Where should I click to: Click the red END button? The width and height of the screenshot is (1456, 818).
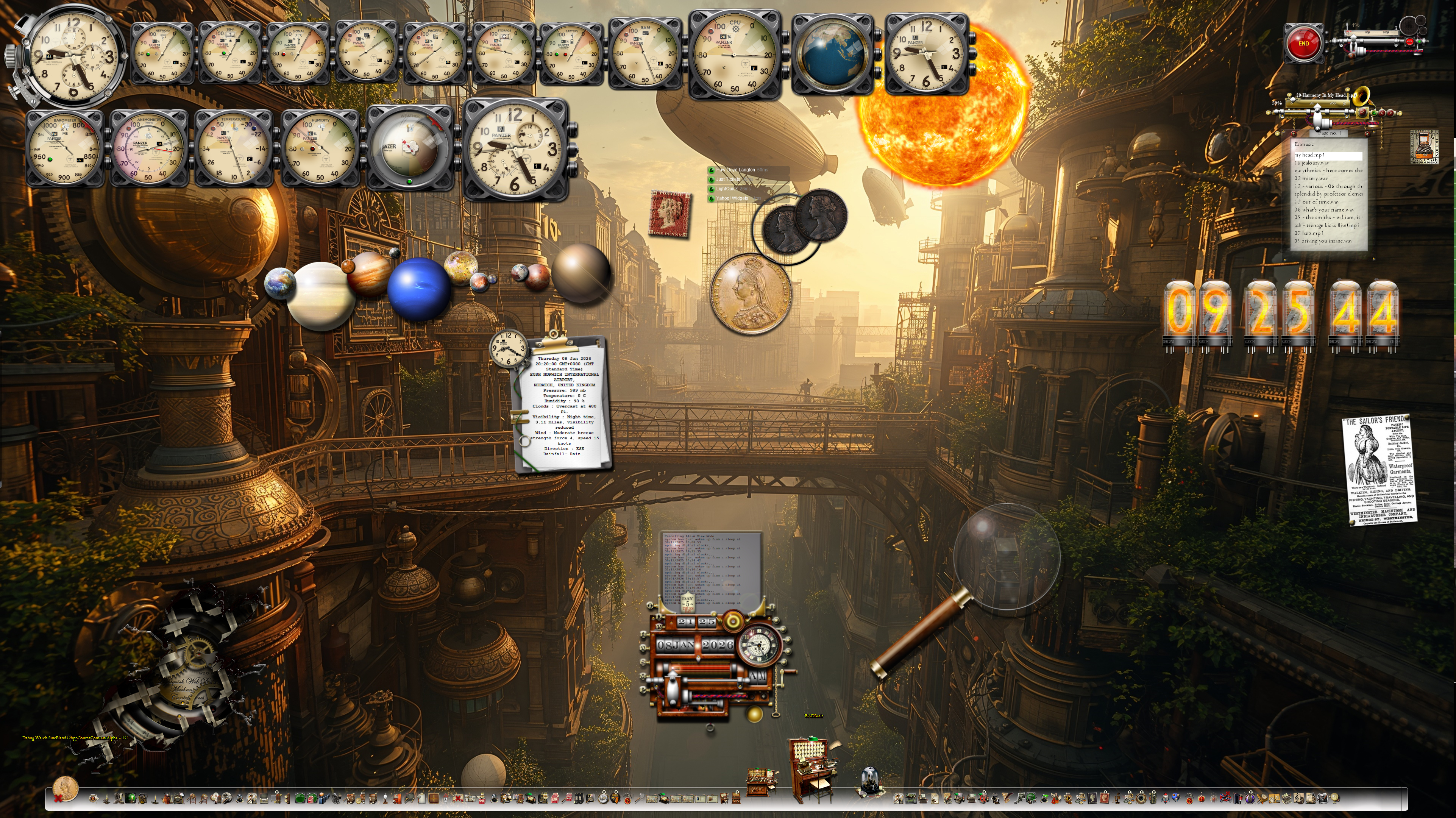(x=1303, y=44)
